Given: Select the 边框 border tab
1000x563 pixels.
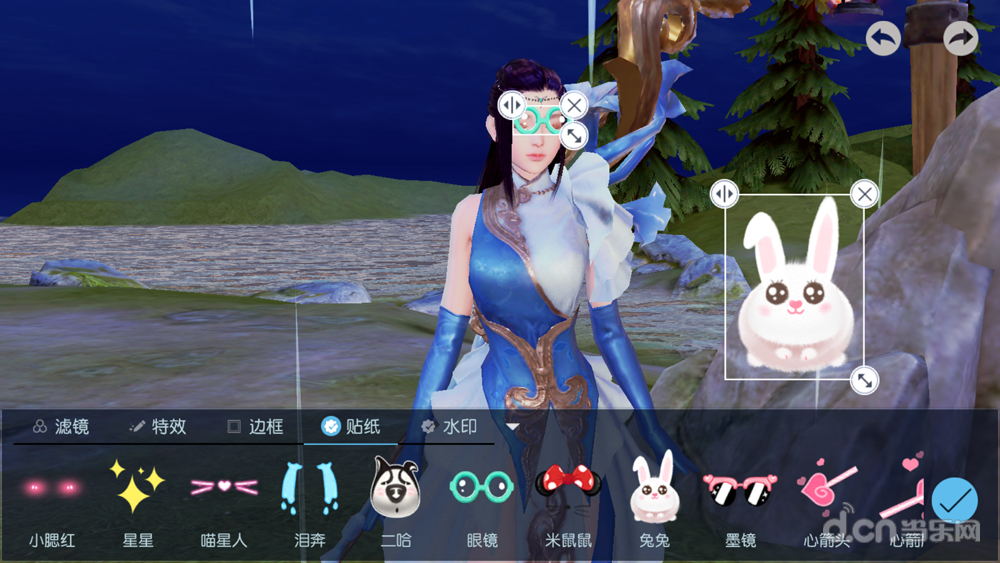Looking at the screenshot, I should point(255,427).
